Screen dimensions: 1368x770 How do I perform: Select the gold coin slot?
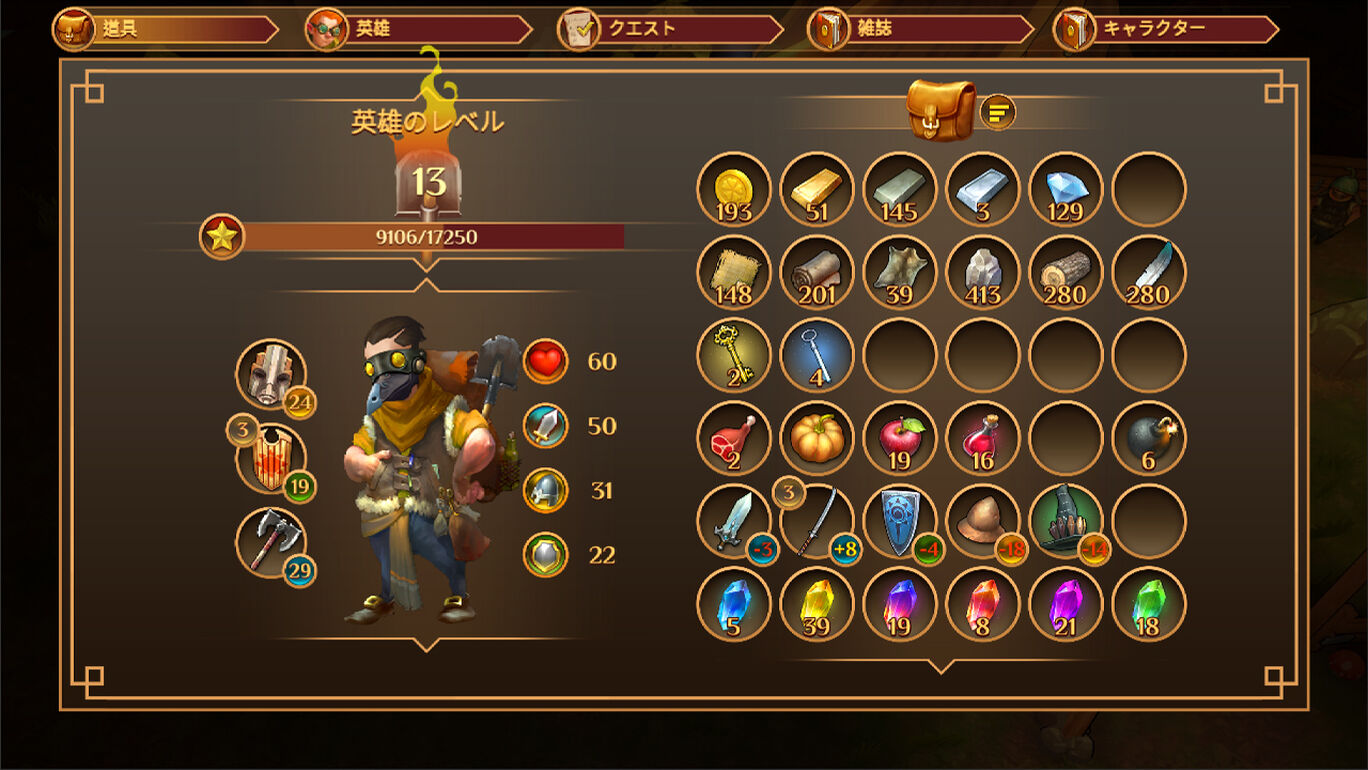(734, 189)
